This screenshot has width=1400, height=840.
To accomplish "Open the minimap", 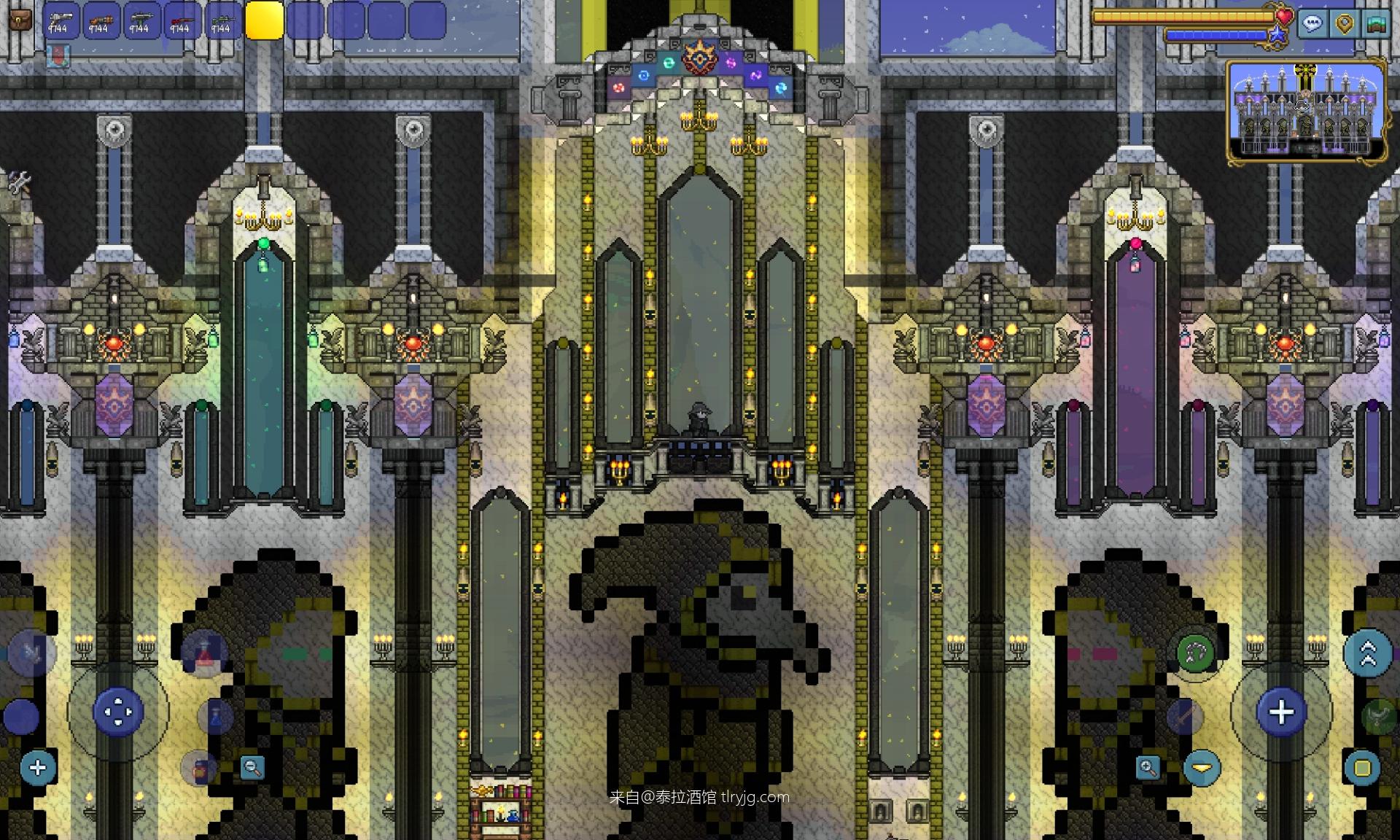I will (1305, 109).
